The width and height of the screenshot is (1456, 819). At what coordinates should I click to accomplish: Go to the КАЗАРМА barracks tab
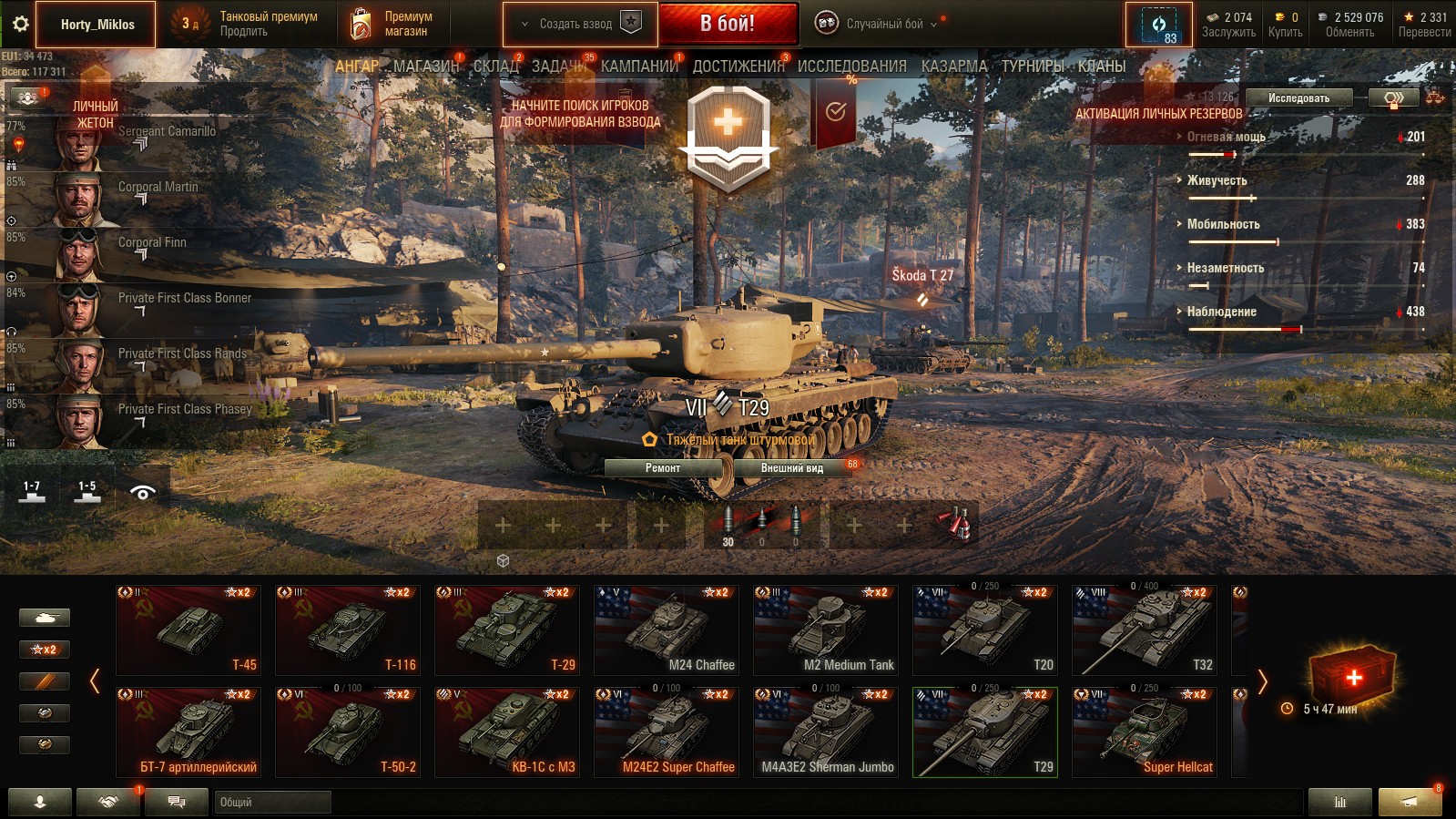(953, 67)
